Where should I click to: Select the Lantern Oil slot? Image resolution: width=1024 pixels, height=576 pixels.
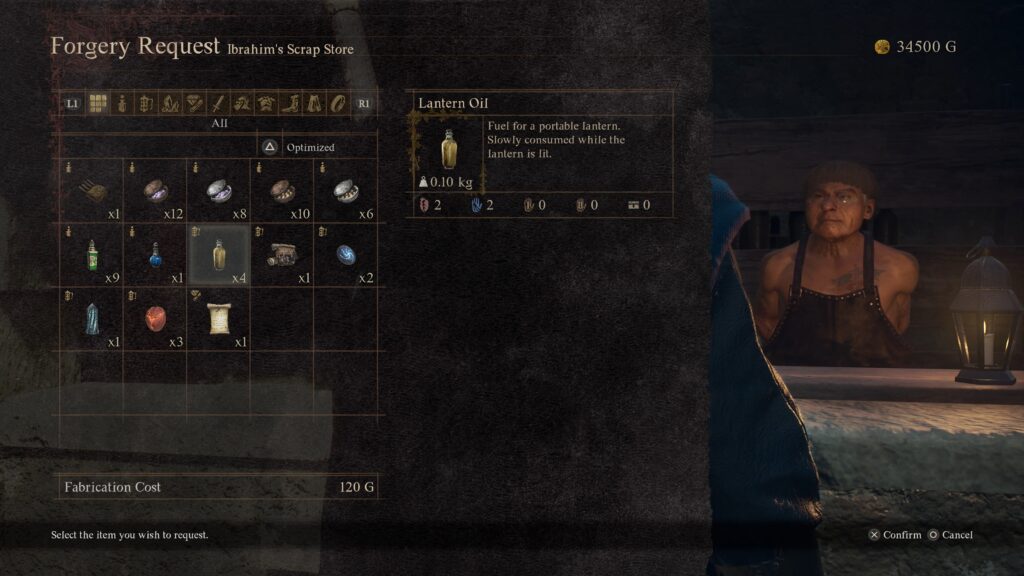coord(219,254)
